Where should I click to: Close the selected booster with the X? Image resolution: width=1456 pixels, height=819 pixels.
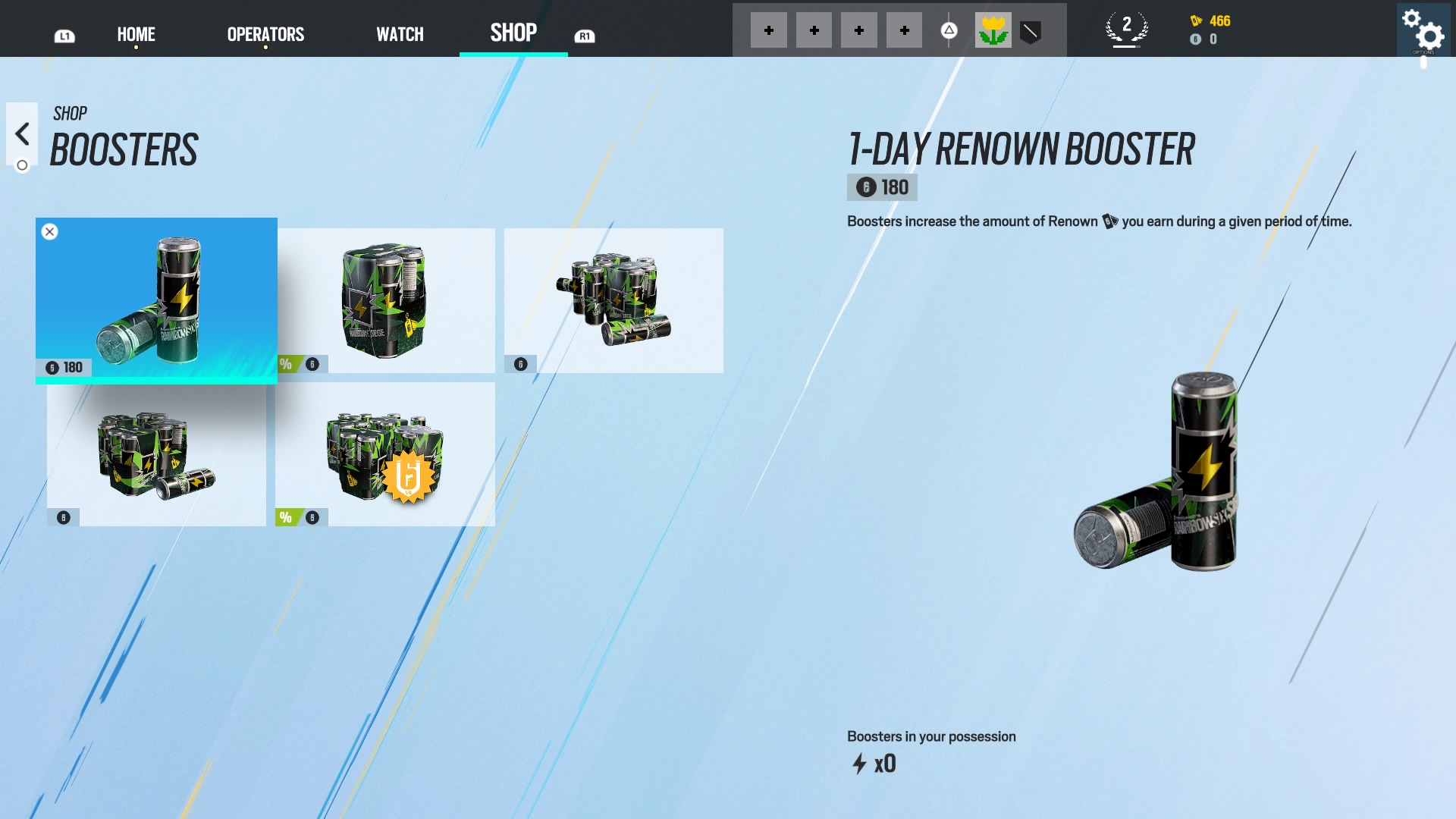click(x=50, y=232)
